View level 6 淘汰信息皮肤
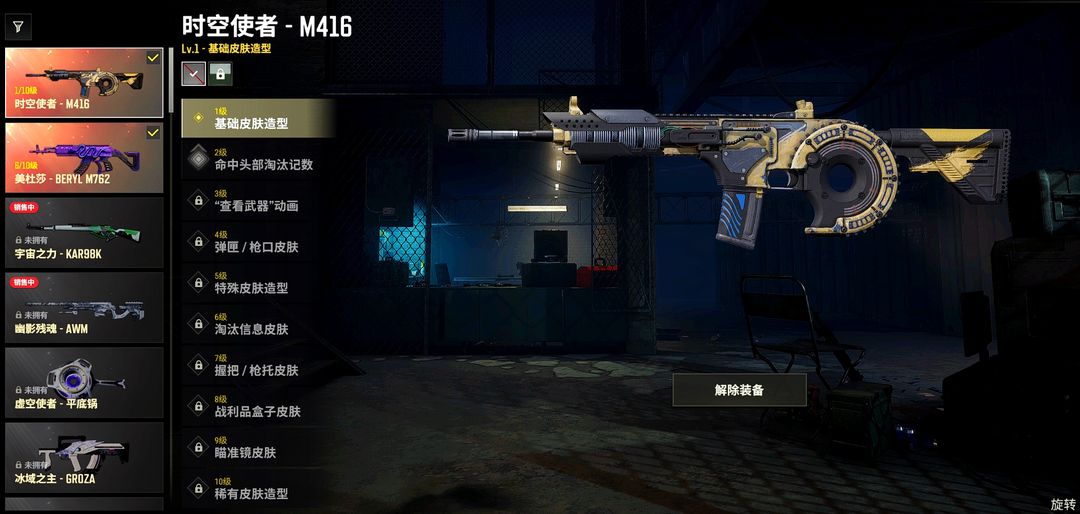The height and width of the screenshot is (514, 1080). point(257,324)
